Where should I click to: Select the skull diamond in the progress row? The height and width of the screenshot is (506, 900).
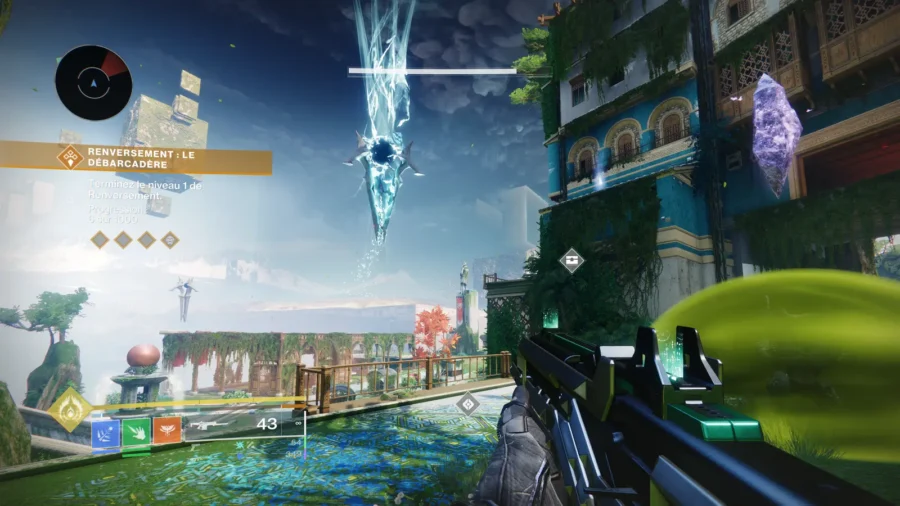[x=171, y=239]
